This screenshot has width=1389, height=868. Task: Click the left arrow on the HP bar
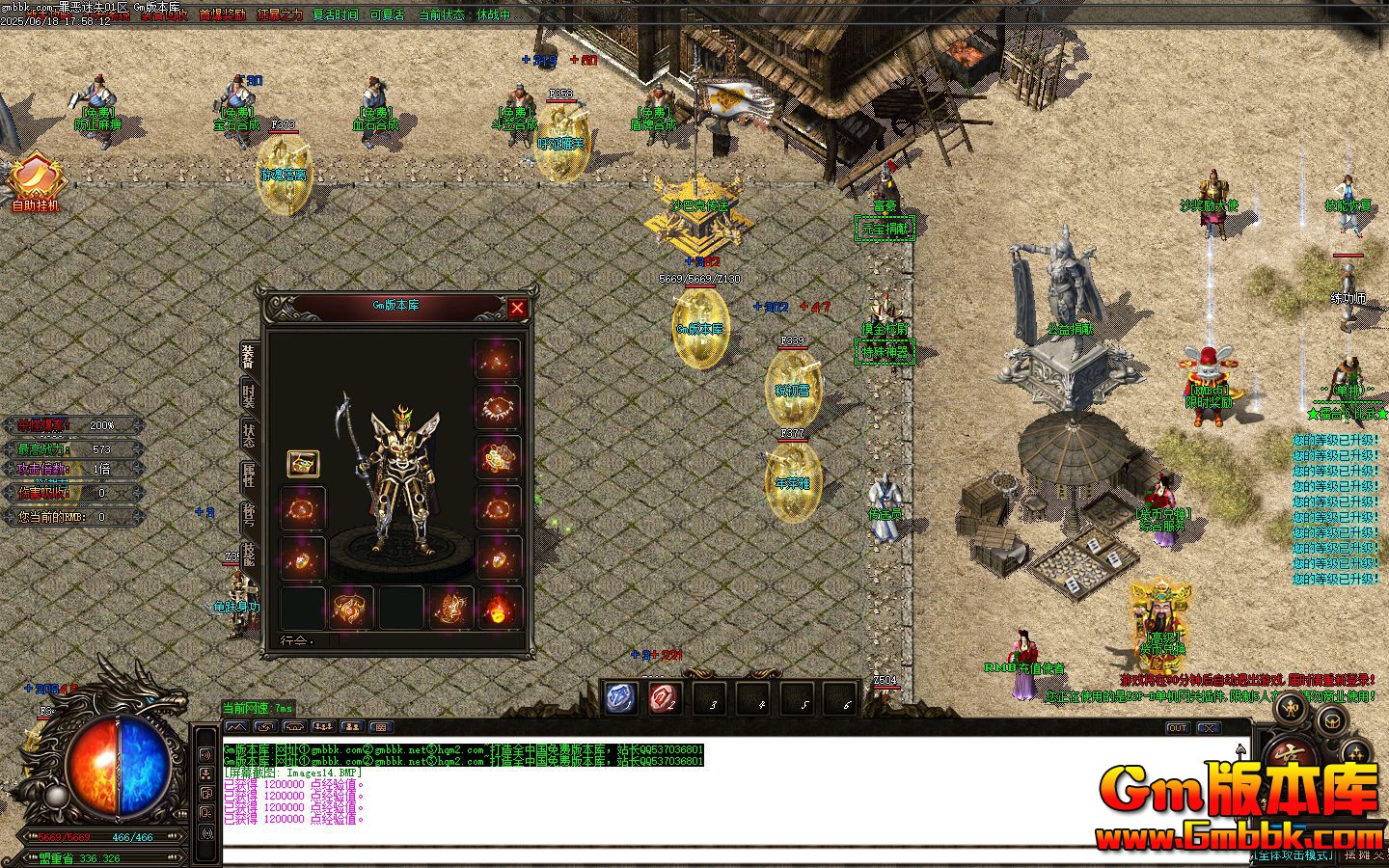coord(26,835)
